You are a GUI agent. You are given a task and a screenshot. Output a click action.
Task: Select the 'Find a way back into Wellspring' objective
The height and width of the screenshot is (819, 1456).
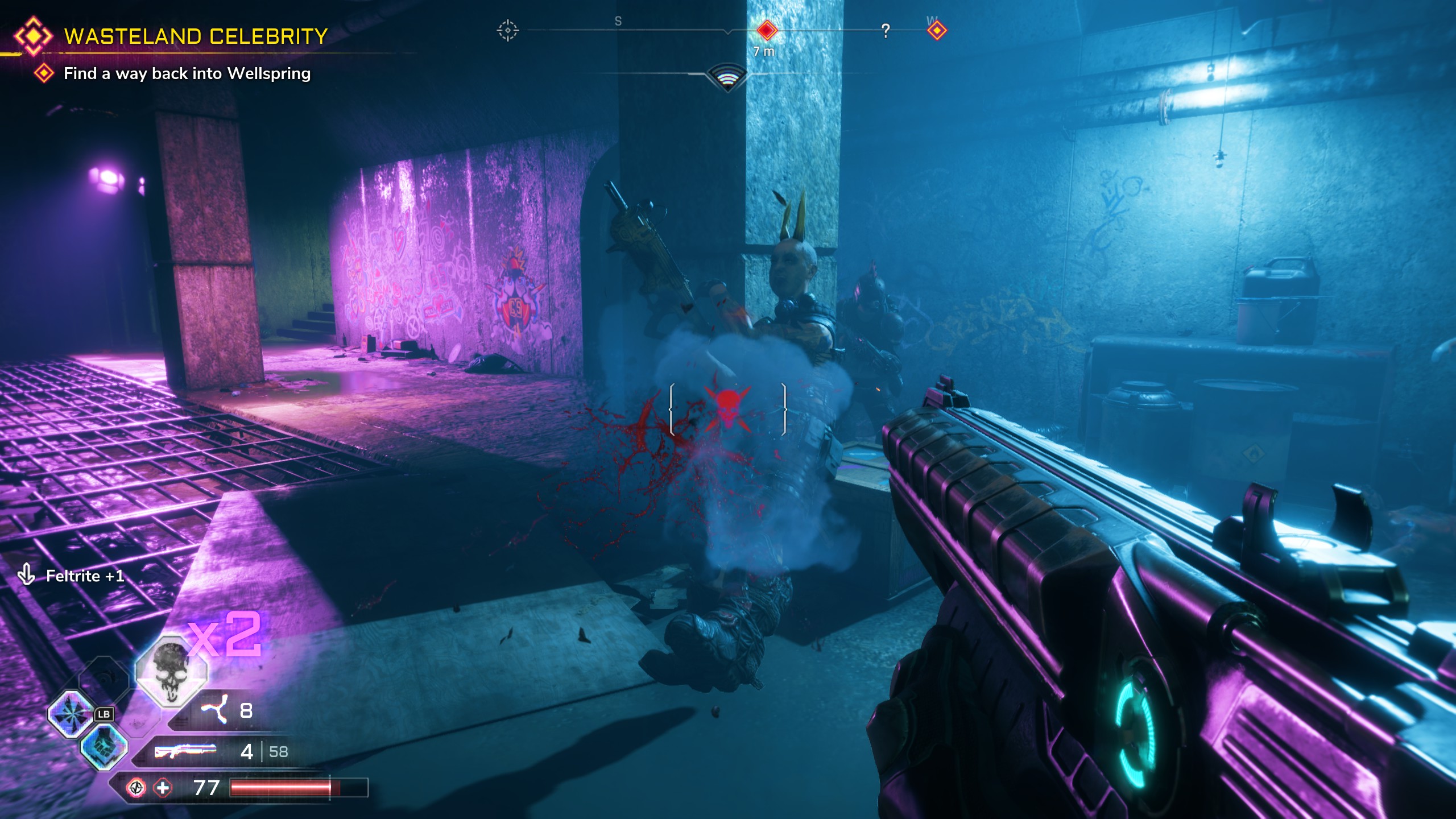point(187,73)
